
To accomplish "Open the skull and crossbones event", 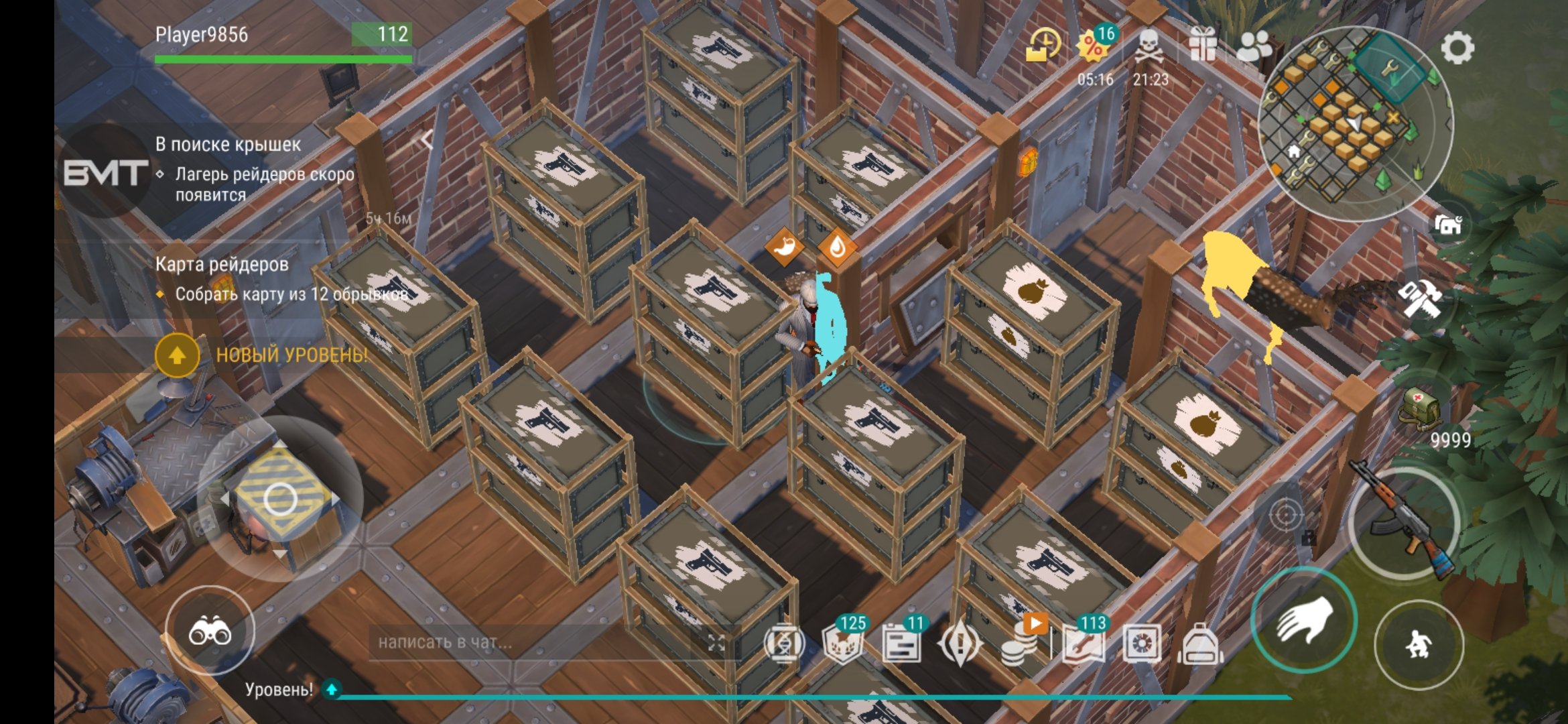I will (1150, 47).
